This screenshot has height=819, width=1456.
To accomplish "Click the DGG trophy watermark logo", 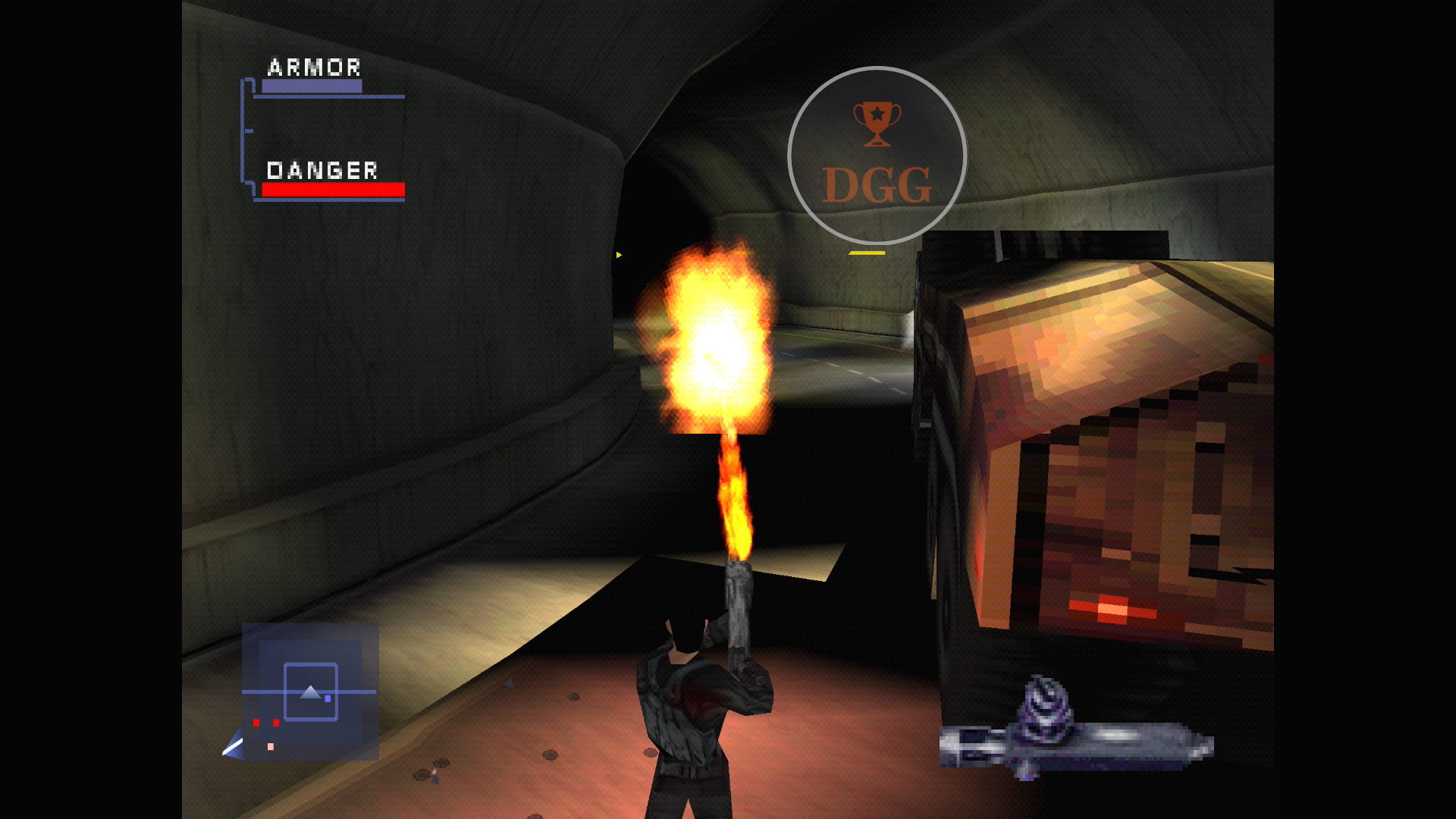I will 877,156.
